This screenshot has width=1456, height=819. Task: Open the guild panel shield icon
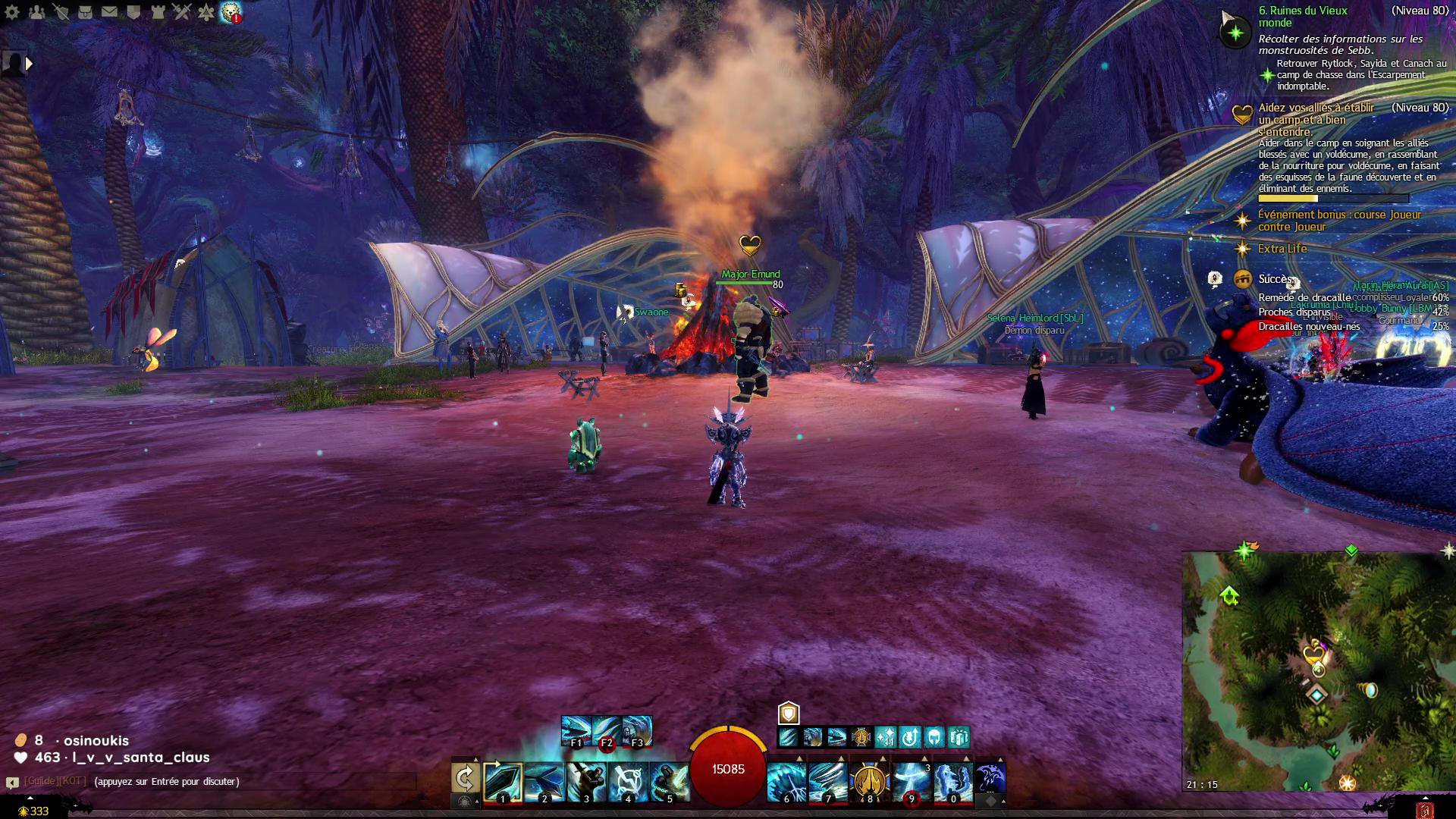tap(133, 11)
